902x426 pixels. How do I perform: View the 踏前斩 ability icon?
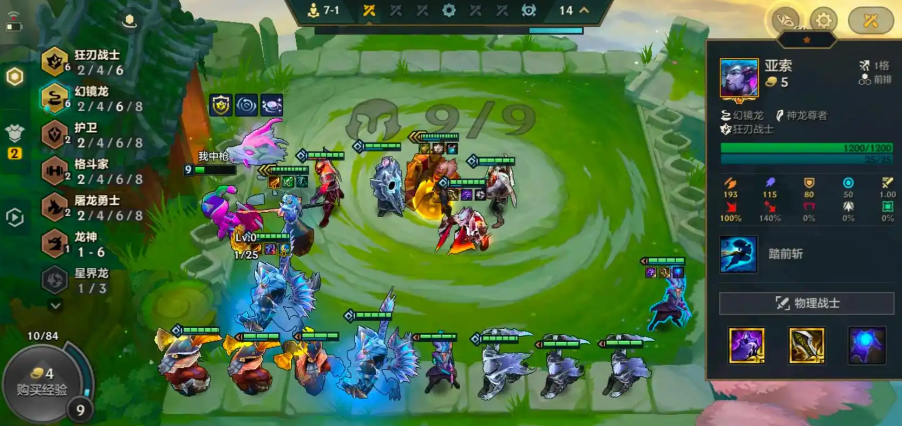point(739,254)
